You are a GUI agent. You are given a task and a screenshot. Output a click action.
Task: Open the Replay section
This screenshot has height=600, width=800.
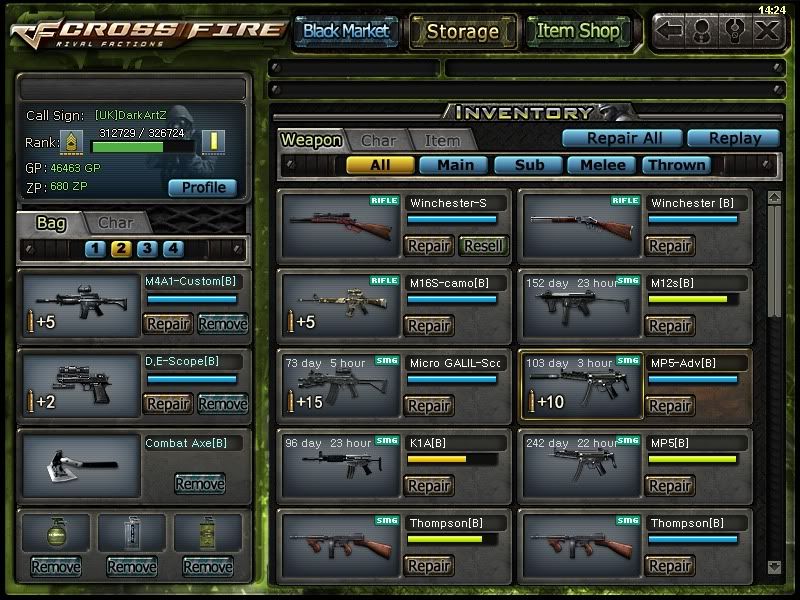733,139
